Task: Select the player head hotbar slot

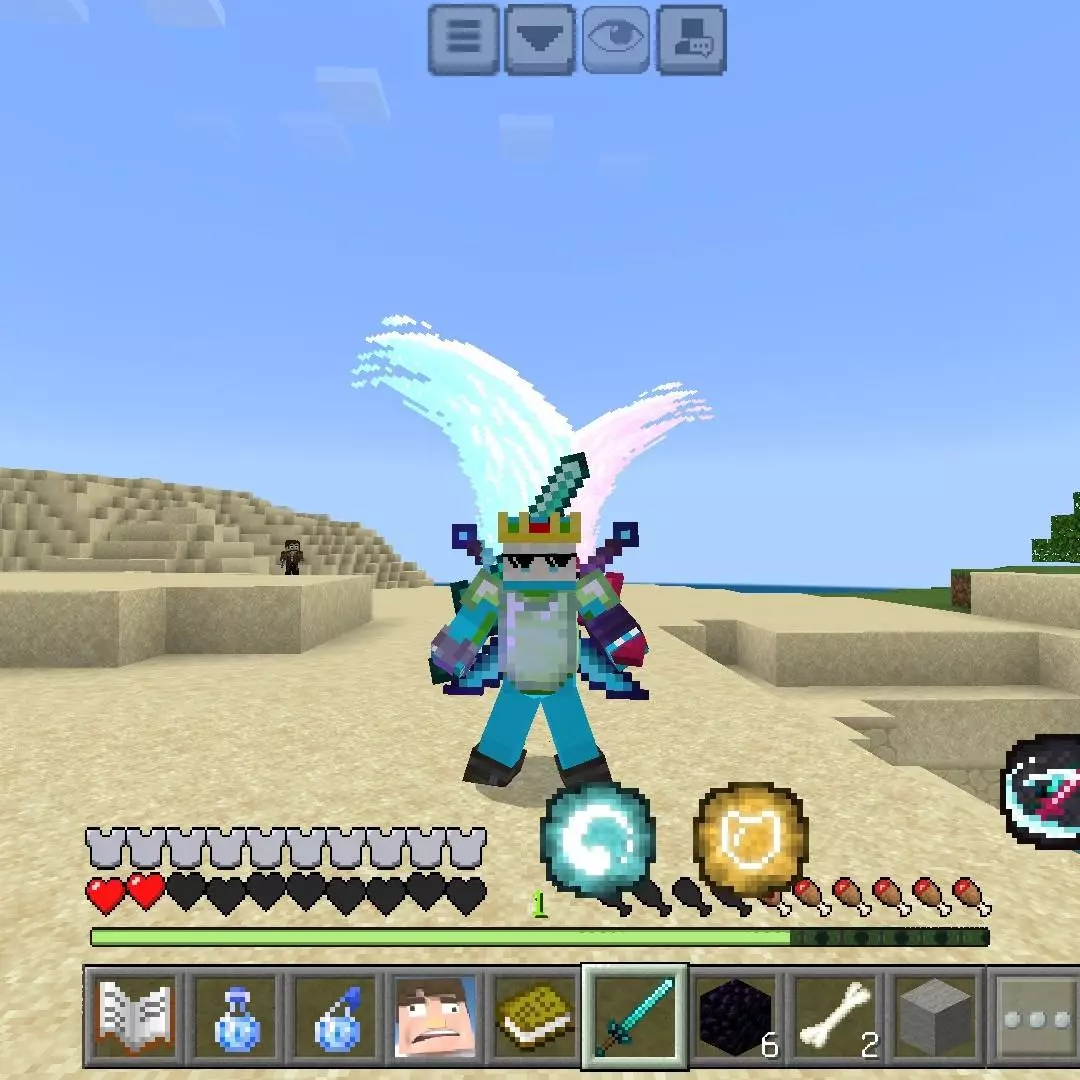Action: [x=435, y=1018]
